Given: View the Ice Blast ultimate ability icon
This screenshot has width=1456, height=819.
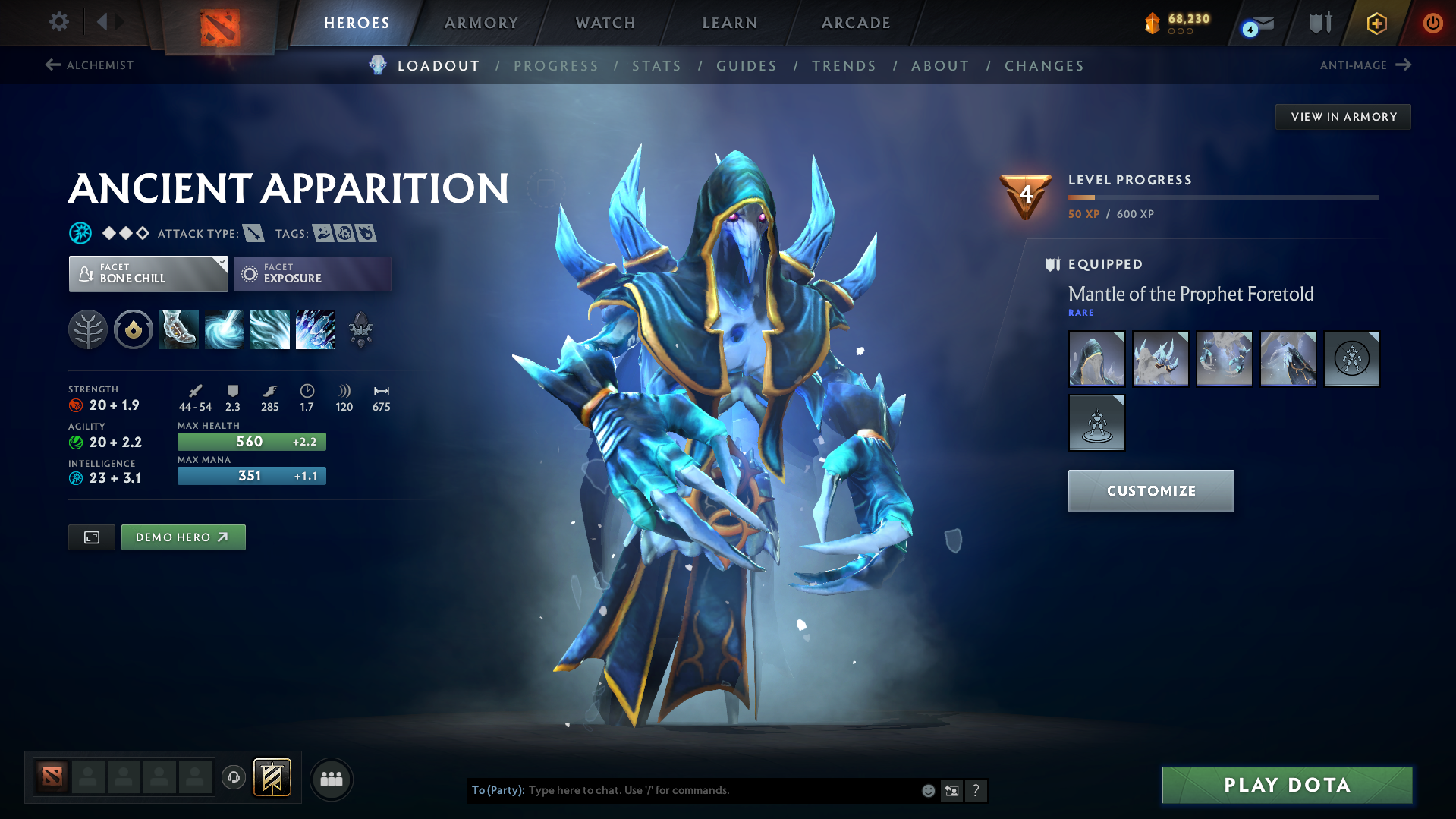Looking at the screenshot, I should (316, 329).
